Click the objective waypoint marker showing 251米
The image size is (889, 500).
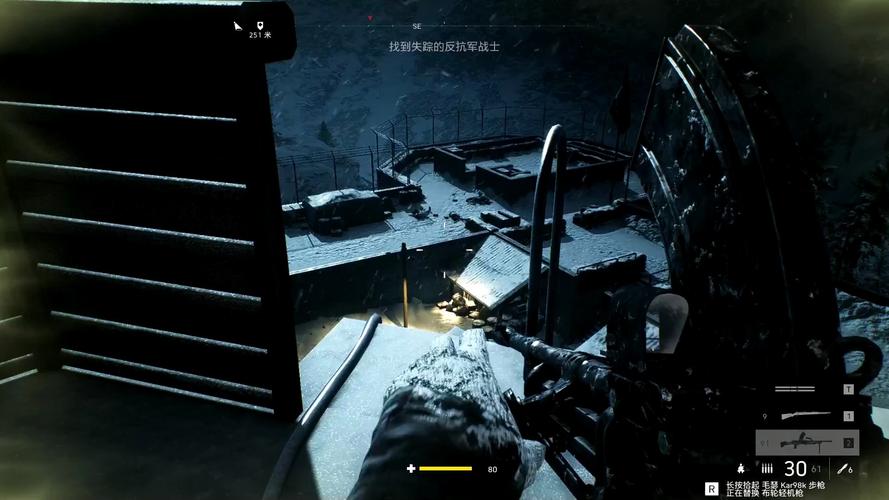(258, 26)
